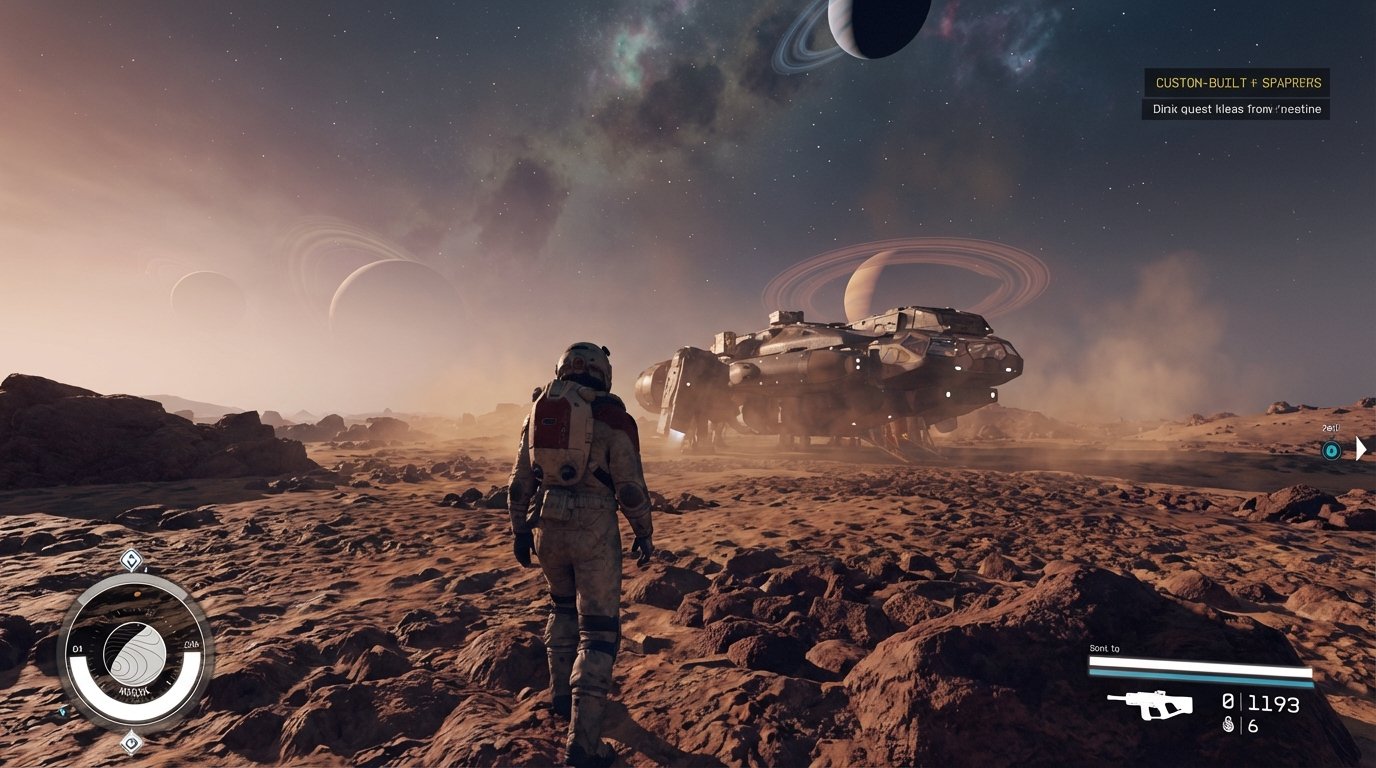
Task: Click the diamond icon above the compass
Action: [131, 558]
